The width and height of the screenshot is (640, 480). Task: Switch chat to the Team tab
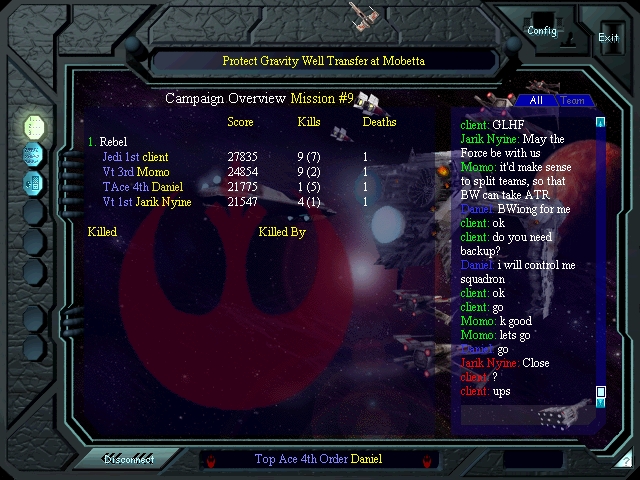(x=572, y=100)
